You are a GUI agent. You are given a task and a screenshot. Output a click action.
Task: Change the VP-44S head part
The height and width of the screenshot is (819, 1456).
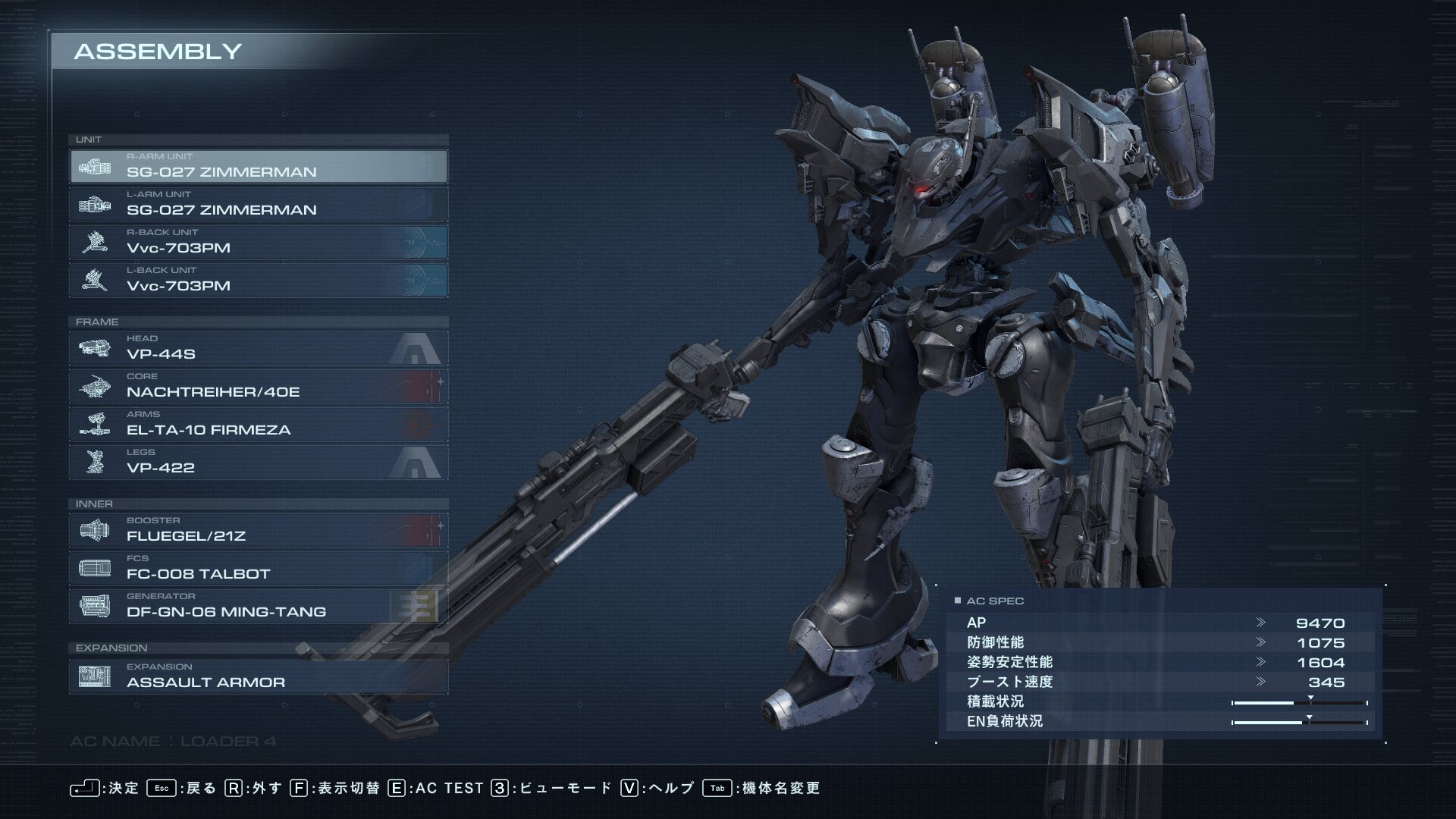coord(258,348)
